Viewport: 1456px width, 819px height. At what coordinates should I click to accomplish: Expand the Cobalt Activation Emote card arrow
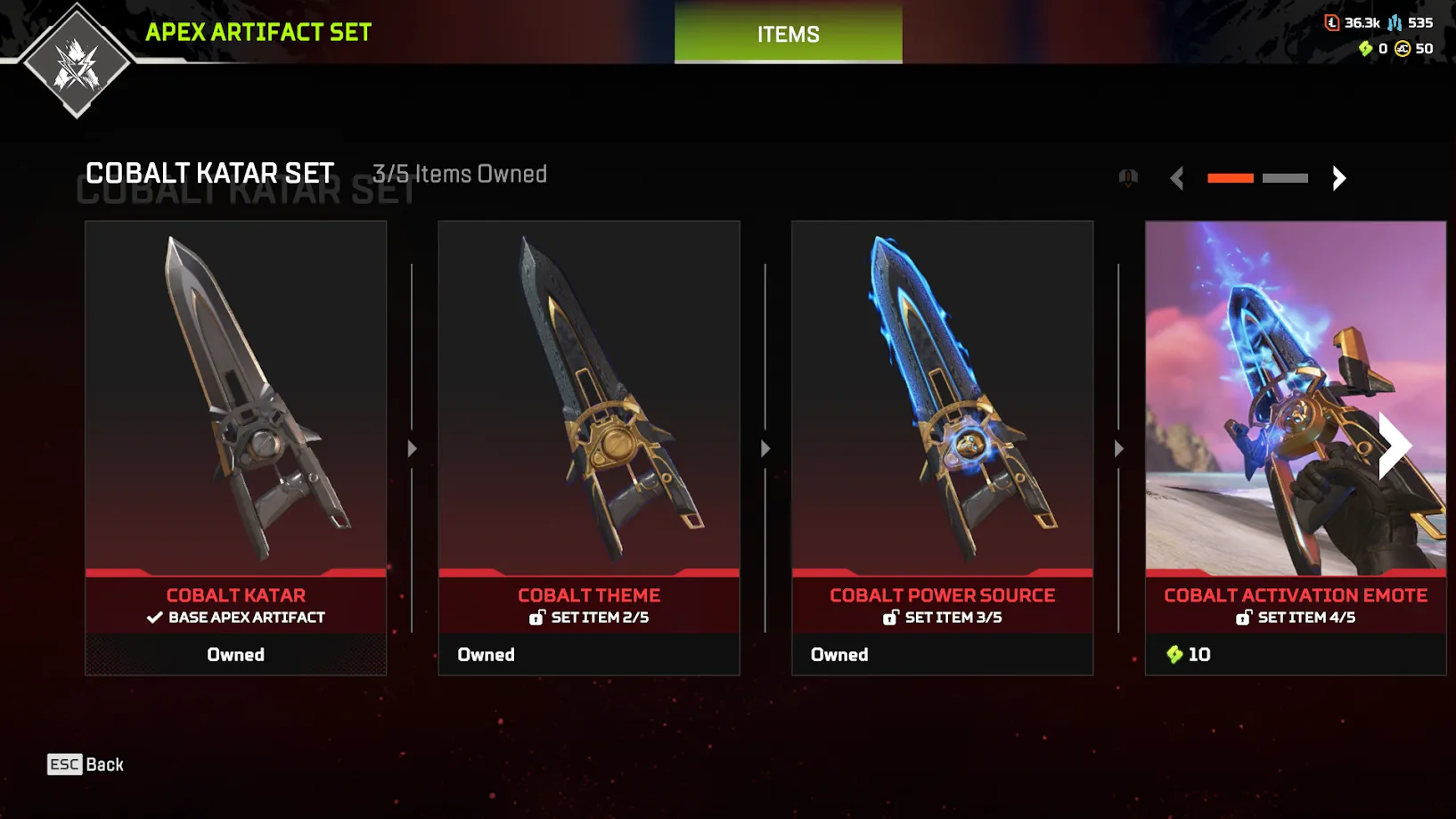point(1392,443)
